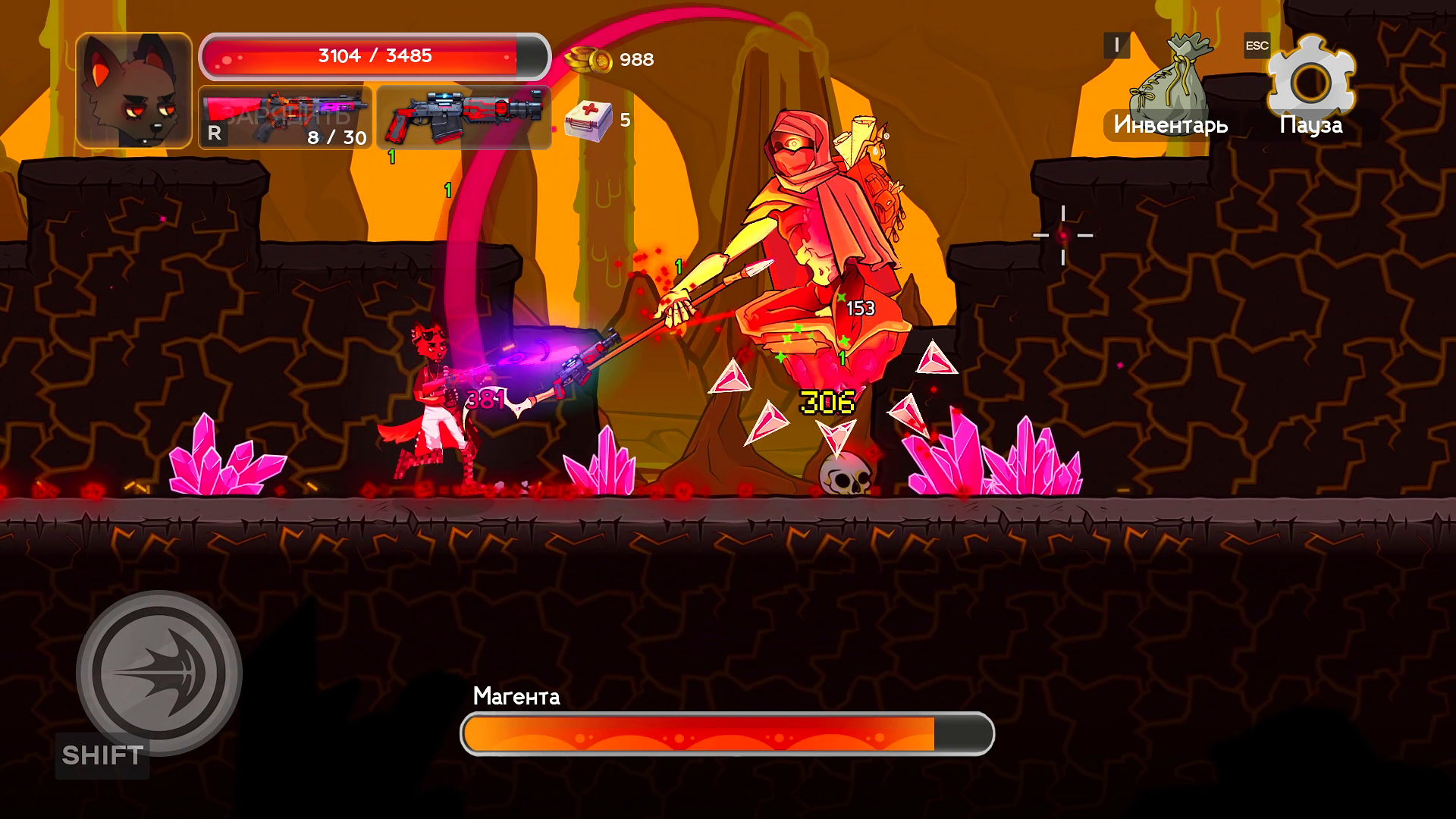1456x819 pixels.
Task: Click the Магента boss name label
Action: (517, 697)
